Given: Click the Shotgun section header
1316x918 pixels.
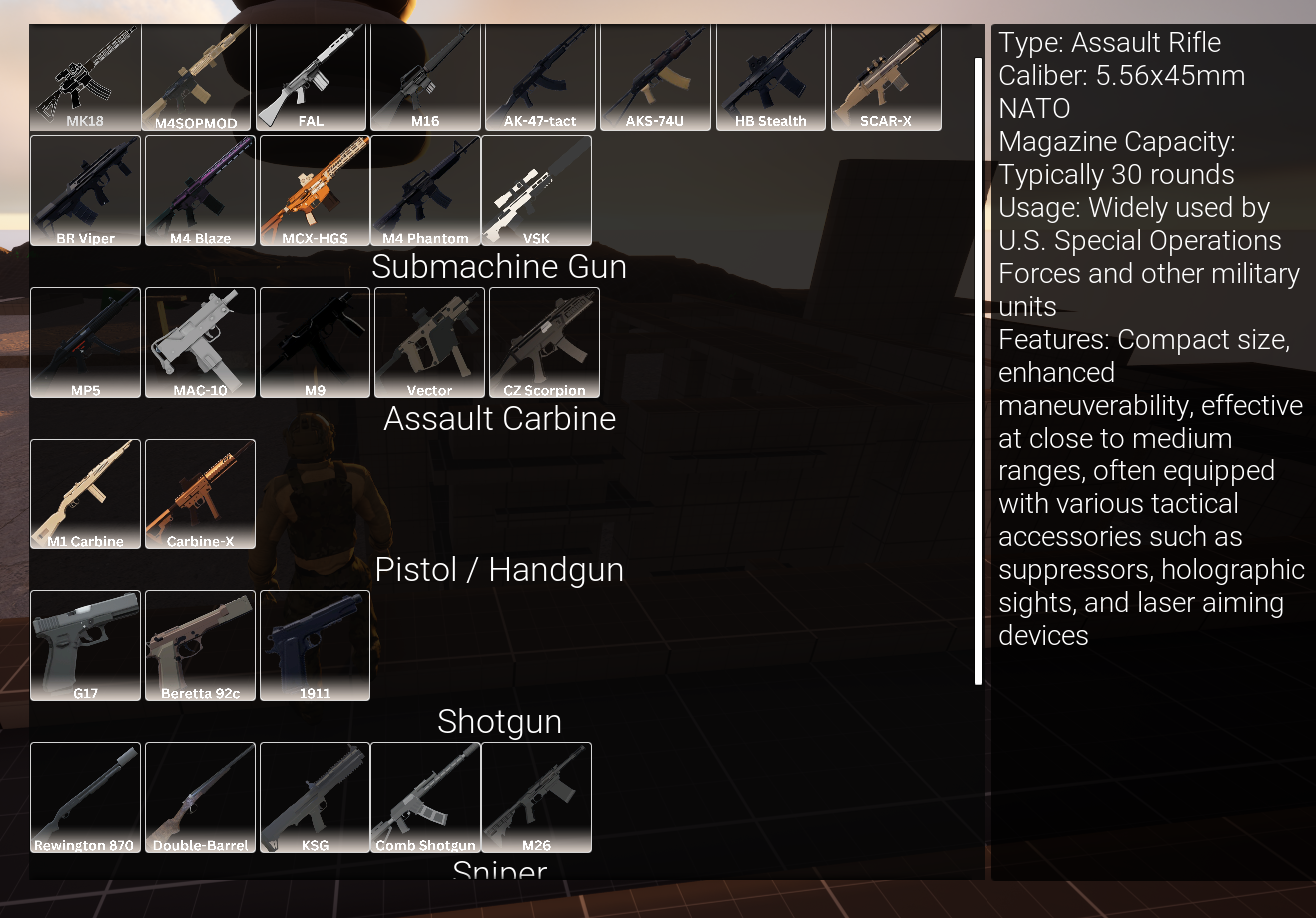Looking at the screenshot, I should tap(499, 721).
